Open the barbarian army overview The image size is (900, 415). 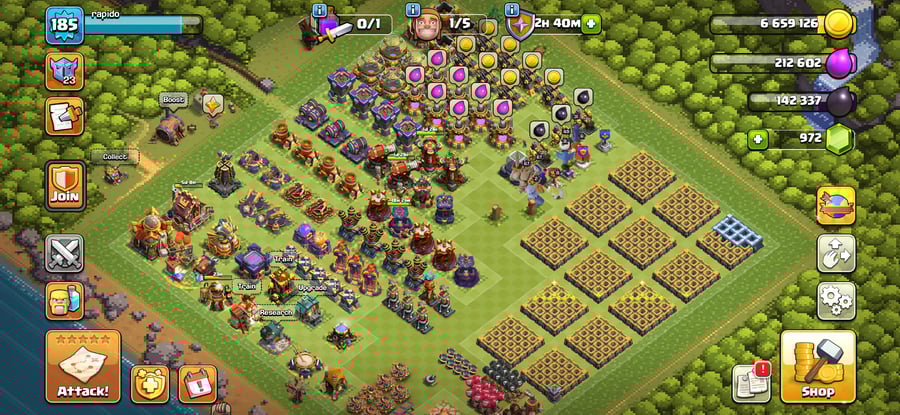click(x=65, y=300)
